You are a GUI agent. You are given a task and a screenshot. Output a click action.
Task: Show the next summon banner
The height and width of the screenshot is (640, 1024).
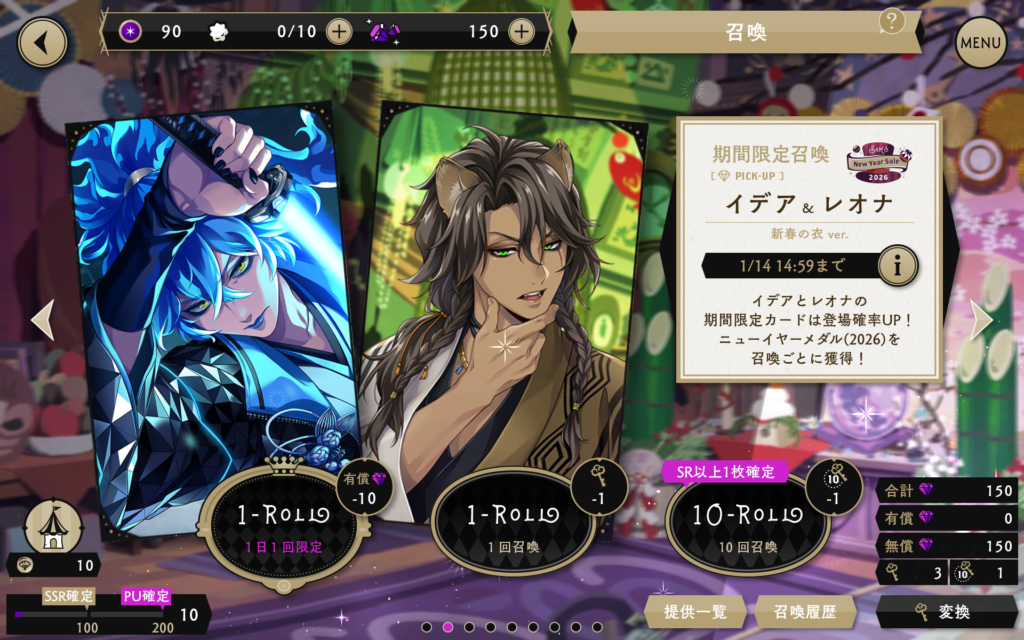click(x=982, y=319)
